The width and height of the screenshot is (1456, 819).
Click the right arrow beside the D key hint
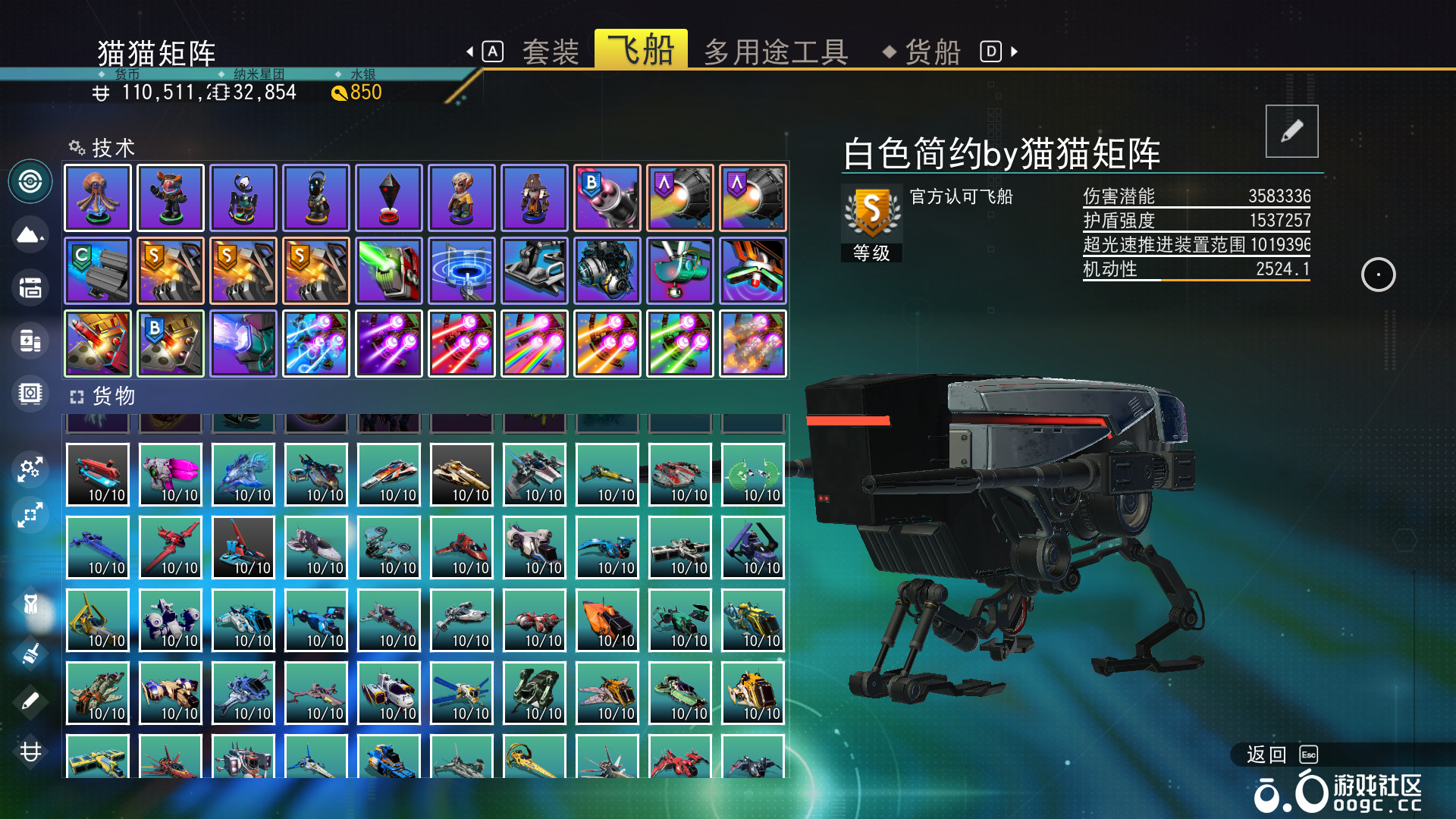point(1014,51)
